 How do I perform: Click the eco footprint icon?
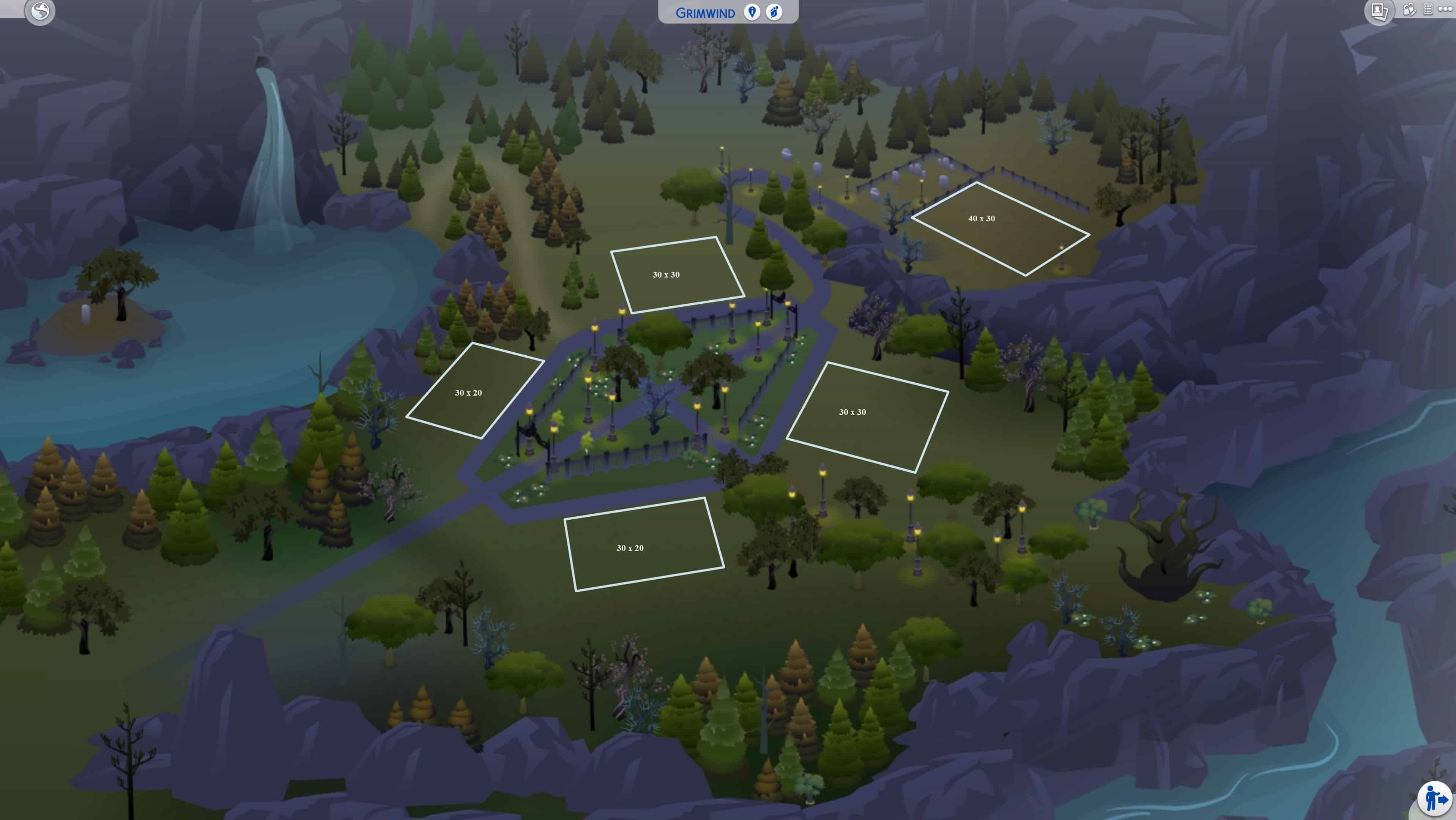(774, 12)
